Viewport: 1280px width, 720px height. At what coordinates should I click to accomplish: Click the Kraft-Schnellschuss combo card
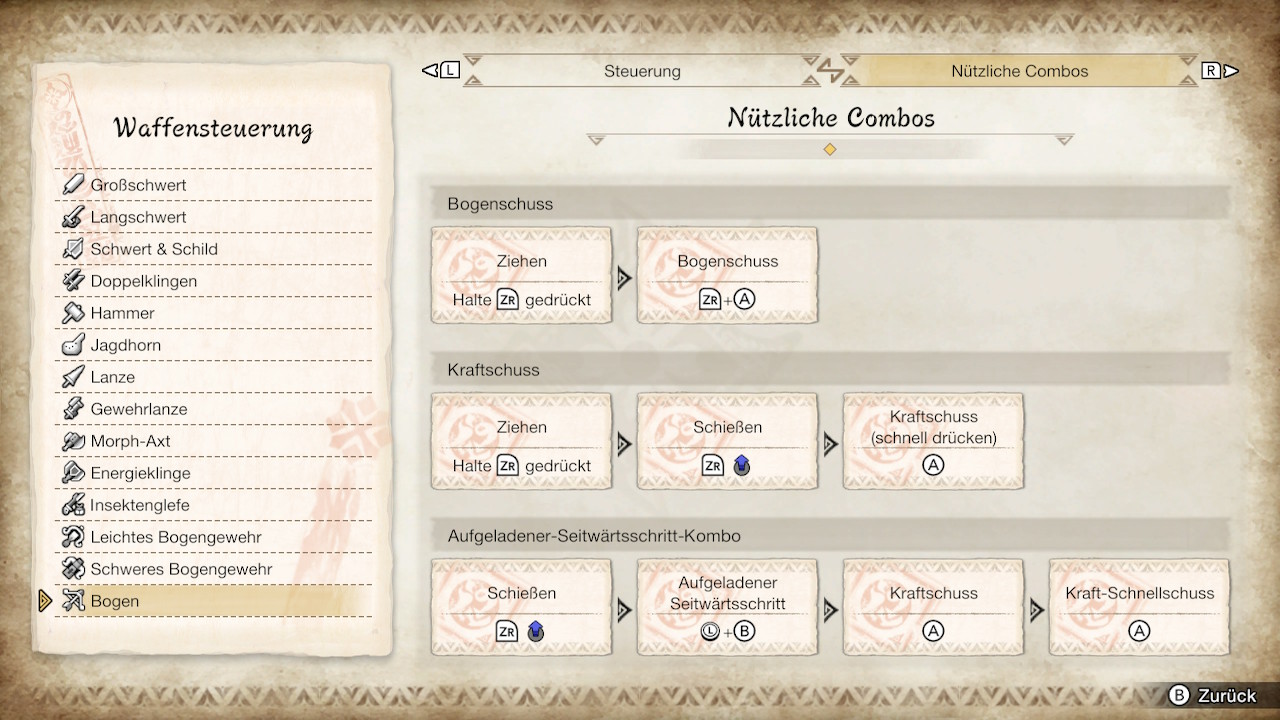tap(1139, 607)
